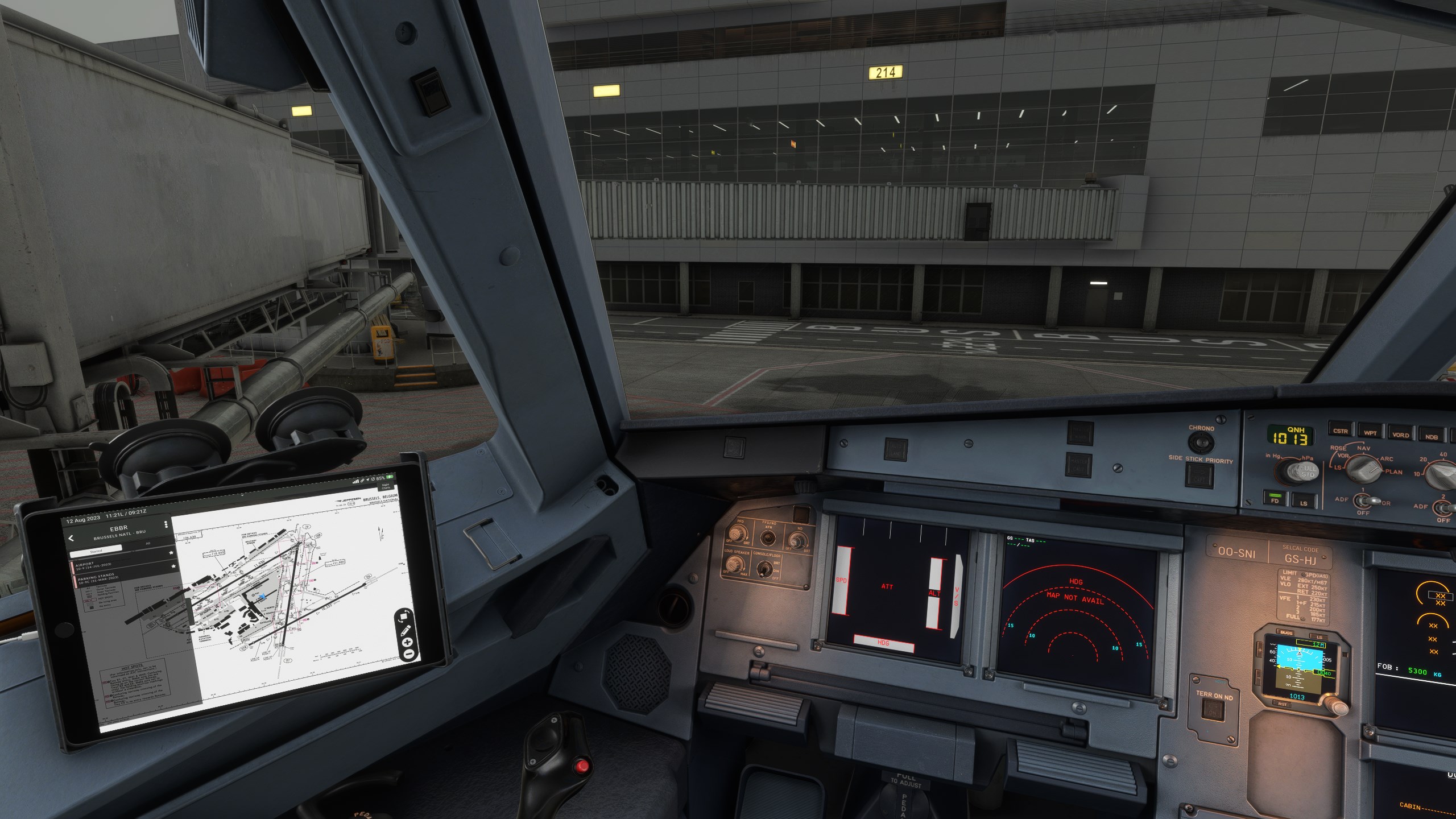Toggle the LS button beside FD
The height and width of the screenshot is (819, 1456).
pyautogui.click(x=1303, y=501)
